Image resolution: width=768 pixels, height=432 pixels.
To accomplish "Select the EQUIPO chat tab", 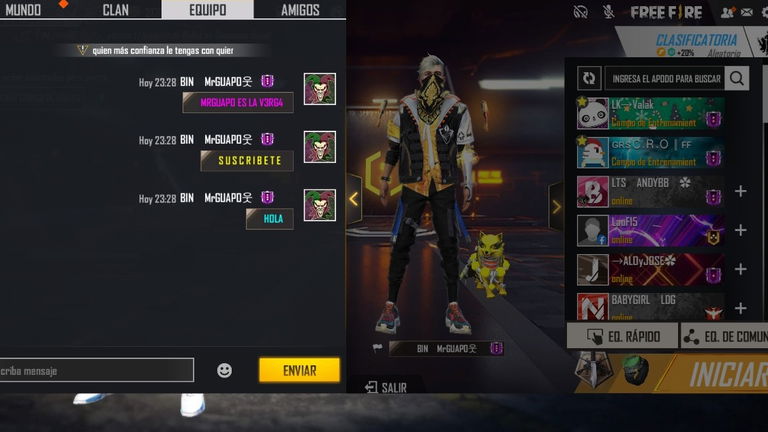I will click(x=207, y=10).
